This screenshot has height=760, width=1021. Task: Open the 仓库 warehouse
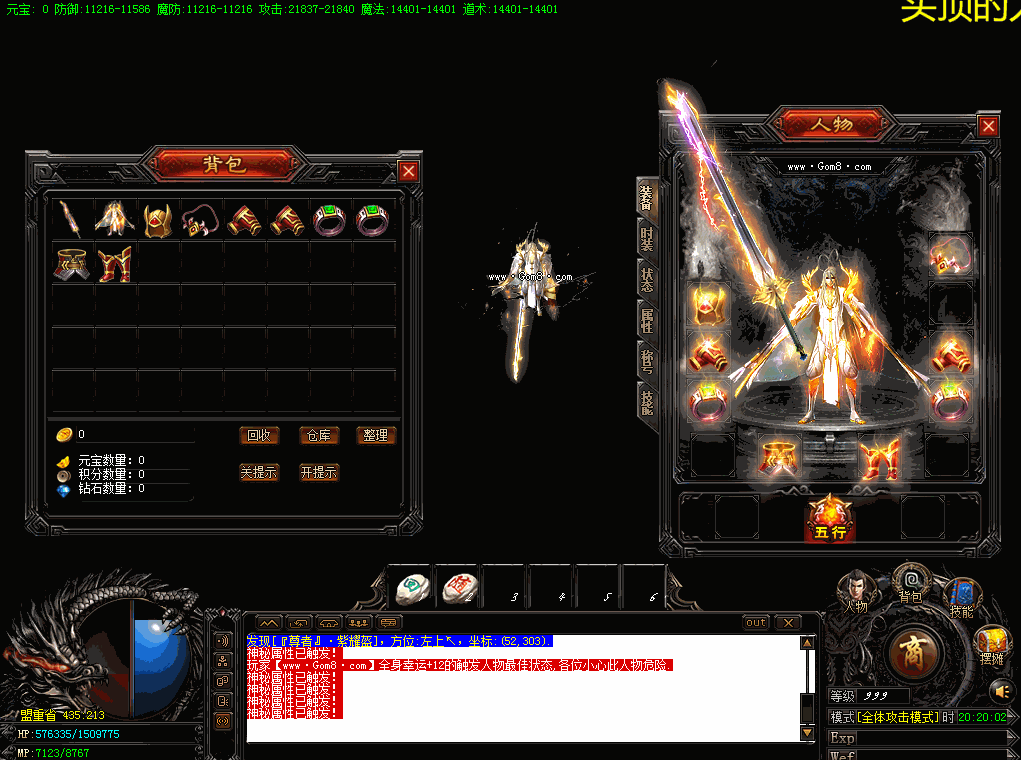click(x=319, y=435)
